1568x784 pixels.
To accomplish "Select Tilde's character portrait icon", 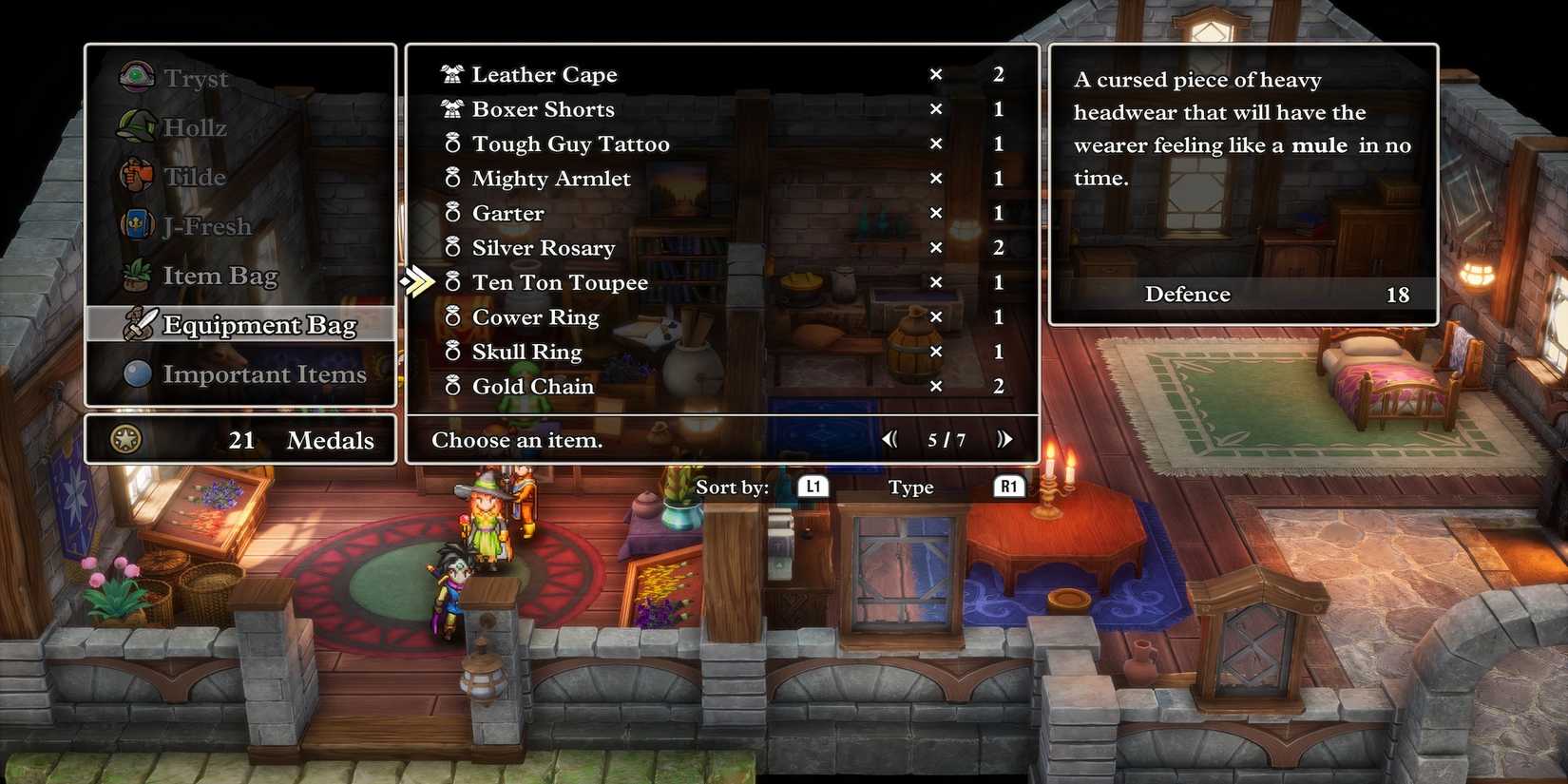I will [136, 176].
